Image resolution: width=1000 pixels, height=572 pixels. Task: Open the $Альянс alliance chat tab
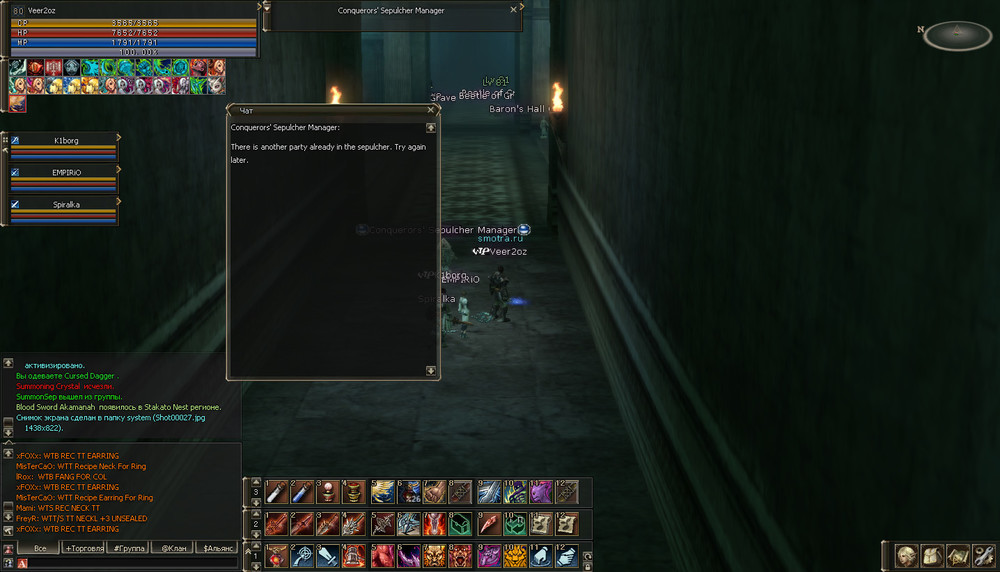click(x=218, y=548)
